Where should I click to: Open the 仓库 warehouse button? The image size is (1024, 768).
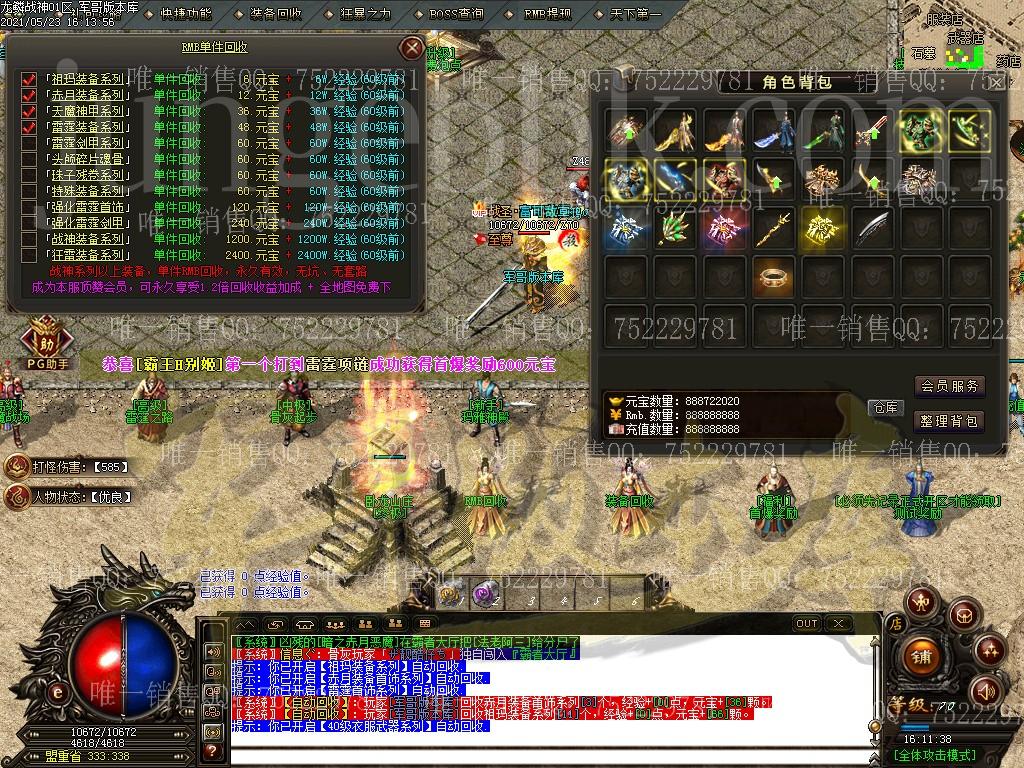(x=886, y=408)
